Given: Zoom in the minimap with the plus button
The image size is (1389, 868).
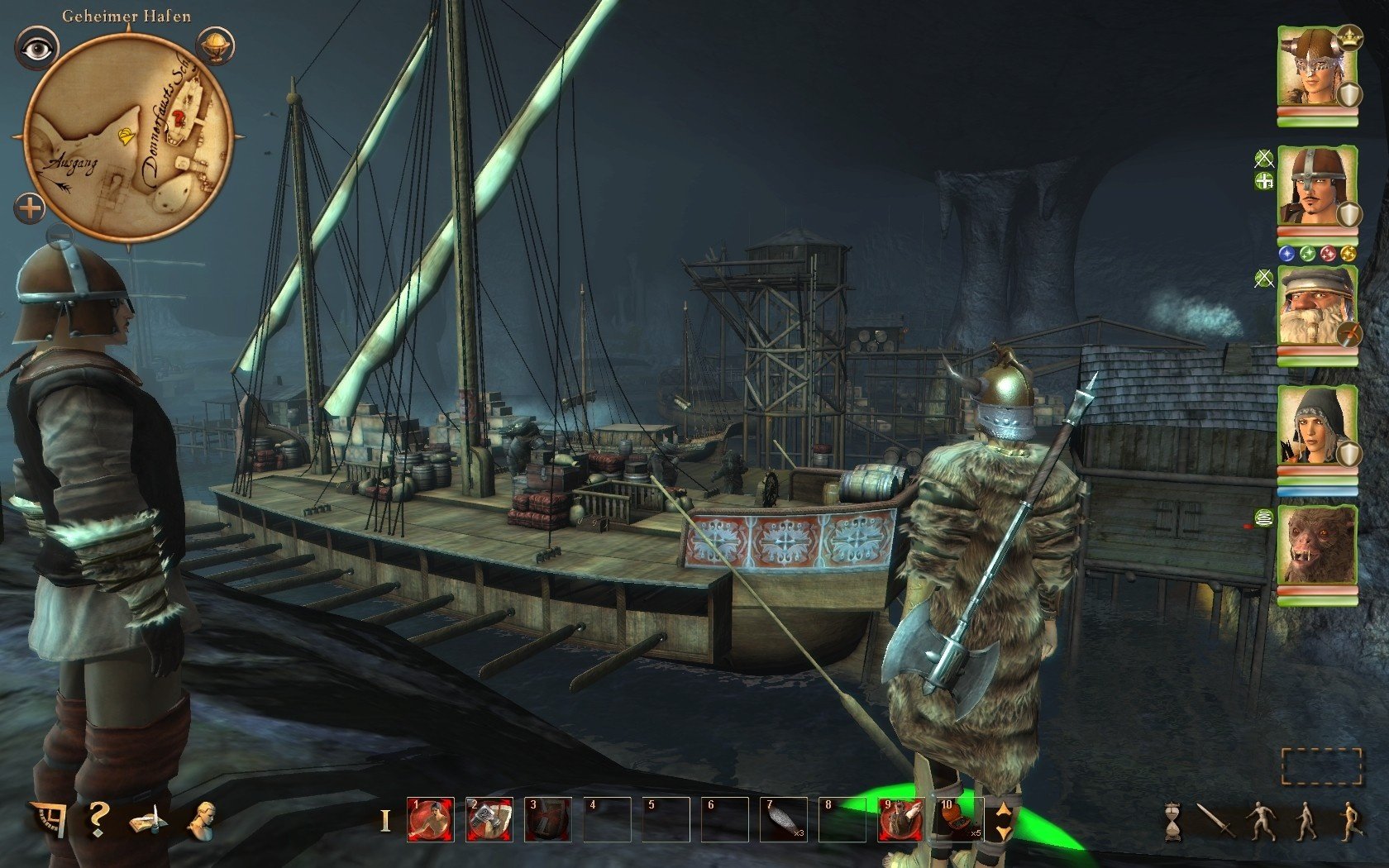Looking at the screenshot, I should click(30, 207).
